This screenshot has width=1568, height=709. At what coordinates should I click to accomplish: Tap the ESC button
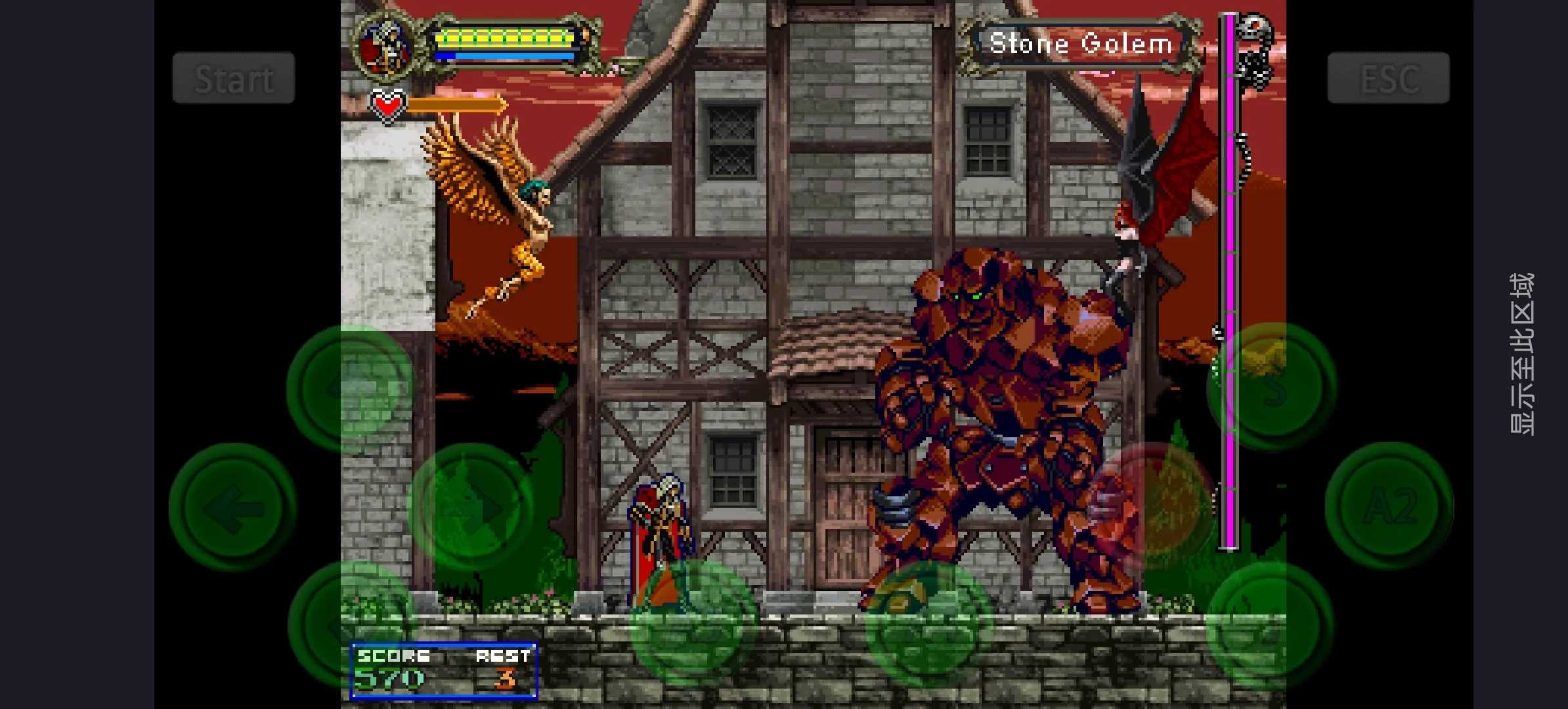[x=1387, y=78]
